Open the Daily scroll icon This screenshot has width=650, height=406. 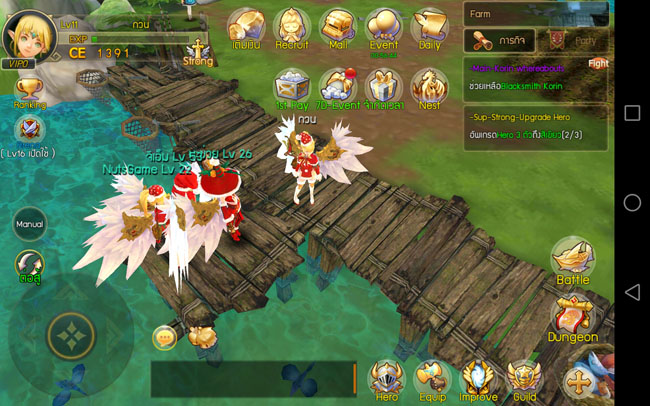click(430, 28)
